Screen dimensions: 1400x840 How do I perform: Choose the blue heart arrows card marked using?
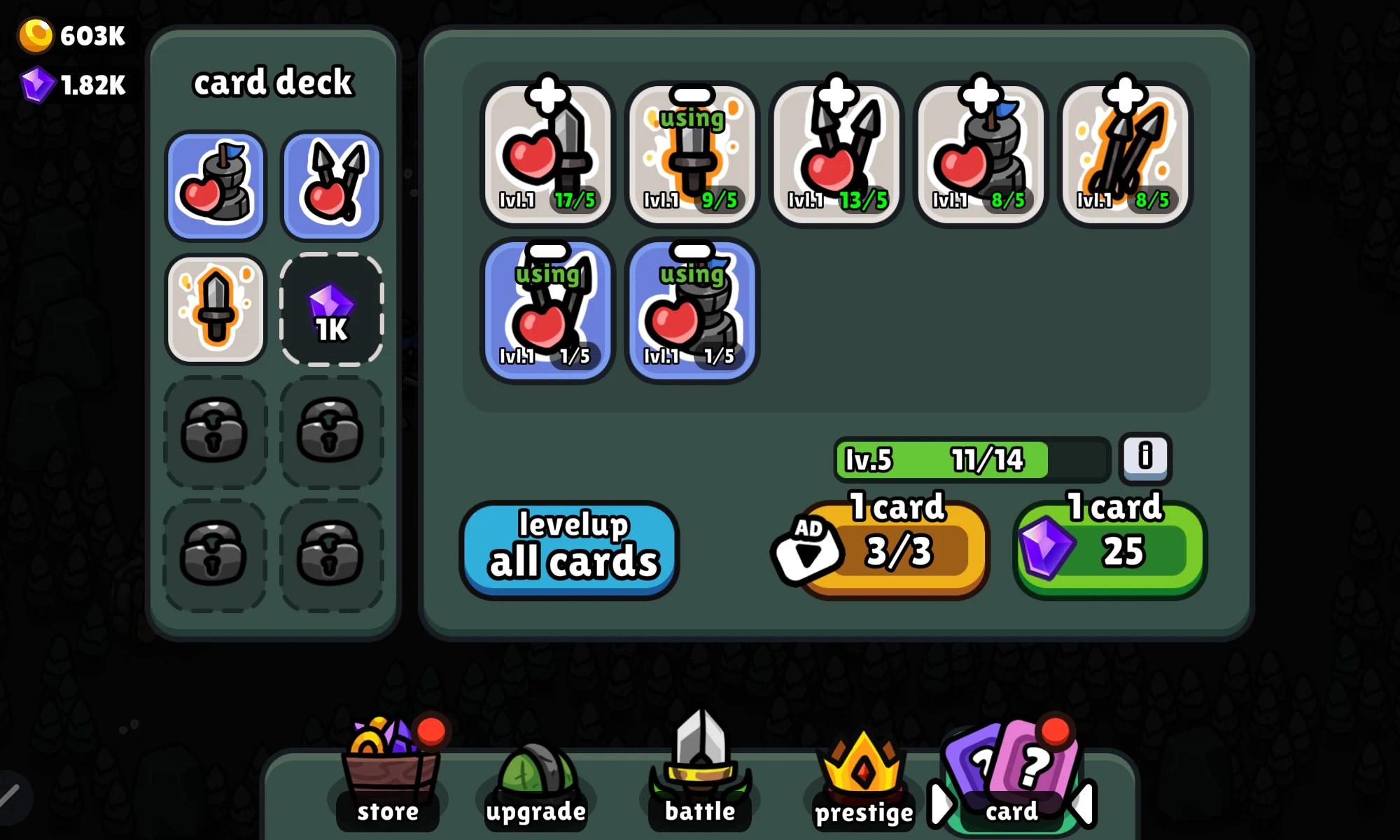(547, 311)
